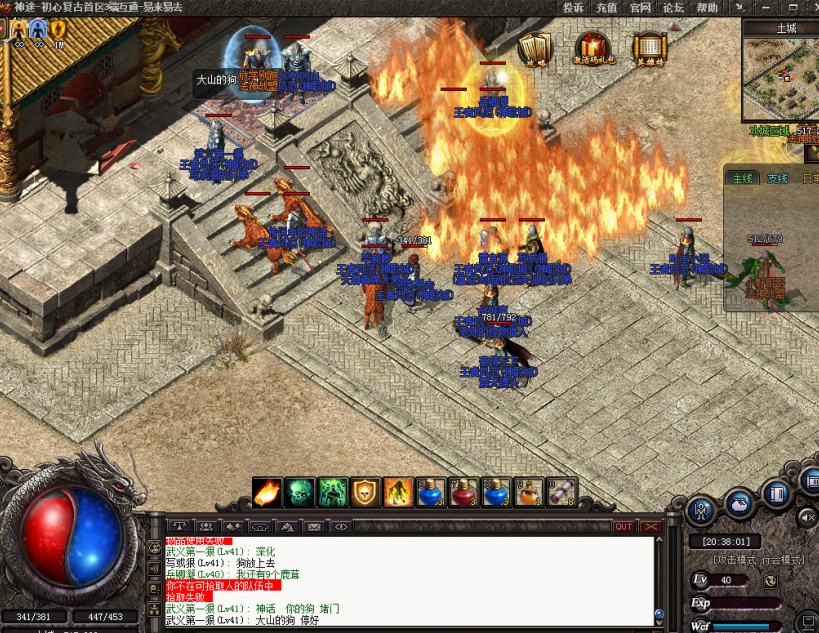Open the 攻略 strategy guide book icon
The height and width of the screenshot is (633, 819).
click(x=534, y=49)
